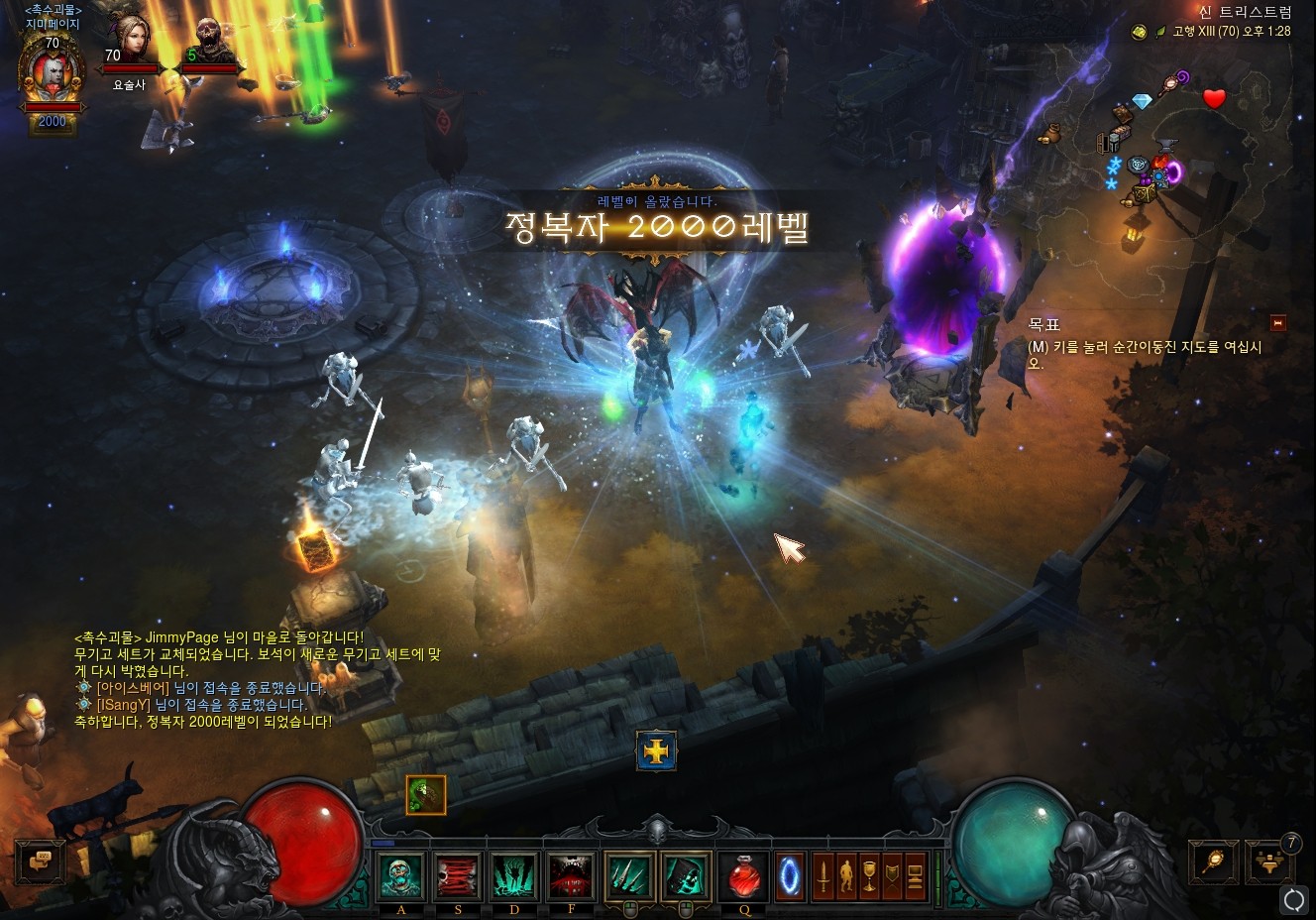The image size is (1316, 920).
Task: Open the paragon goblet icon
Action: coord(869,876)
